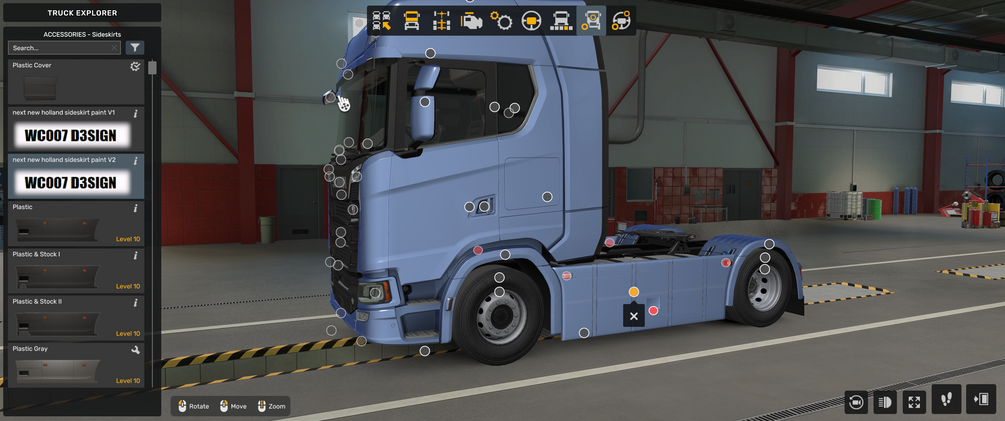This screenshot has width=1005, height=421.
Task: Select the Plastic & Stock I sideskirt
Action: [75, 270]
